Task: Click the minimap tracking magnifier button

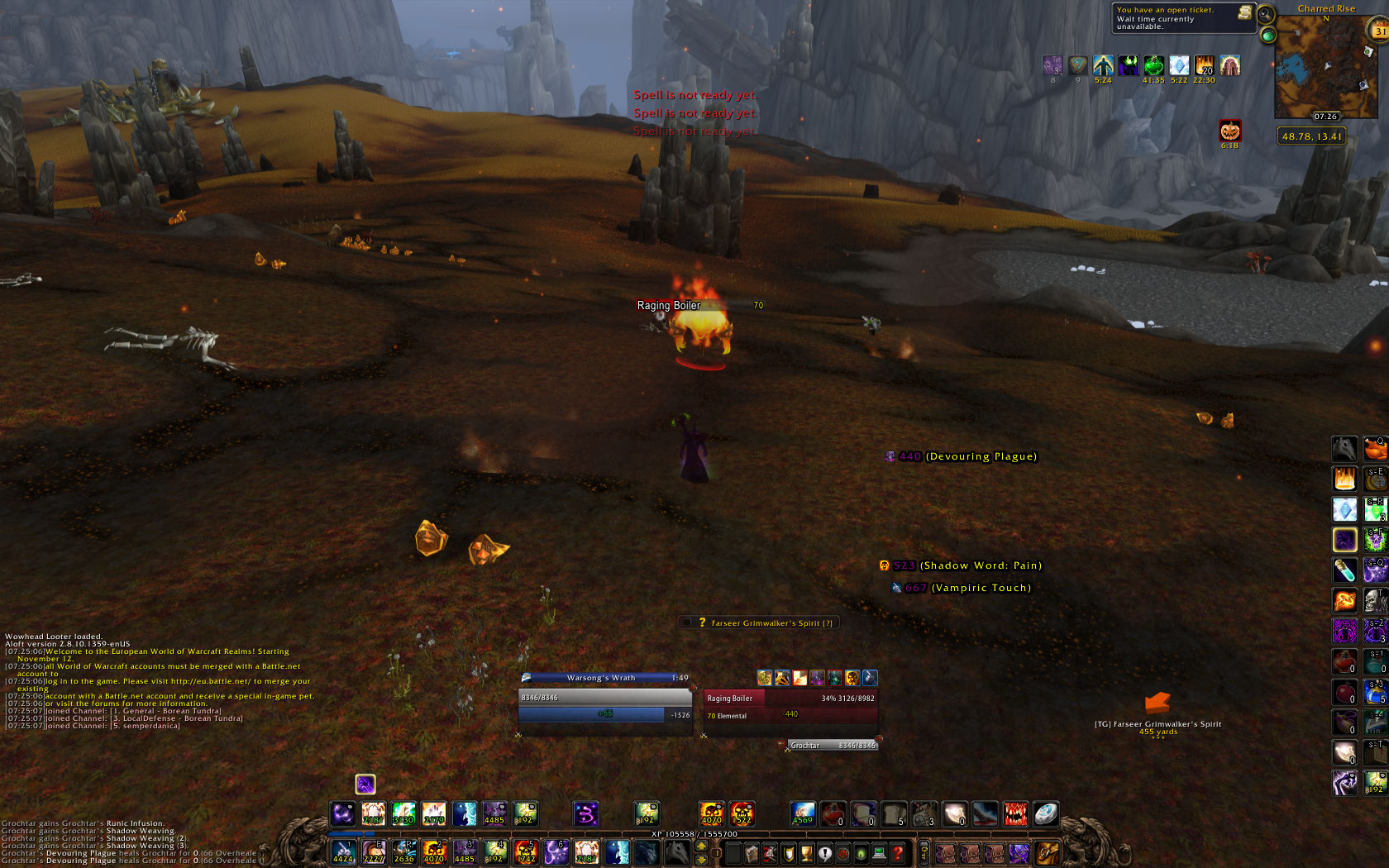Action: coord(1266,14)
